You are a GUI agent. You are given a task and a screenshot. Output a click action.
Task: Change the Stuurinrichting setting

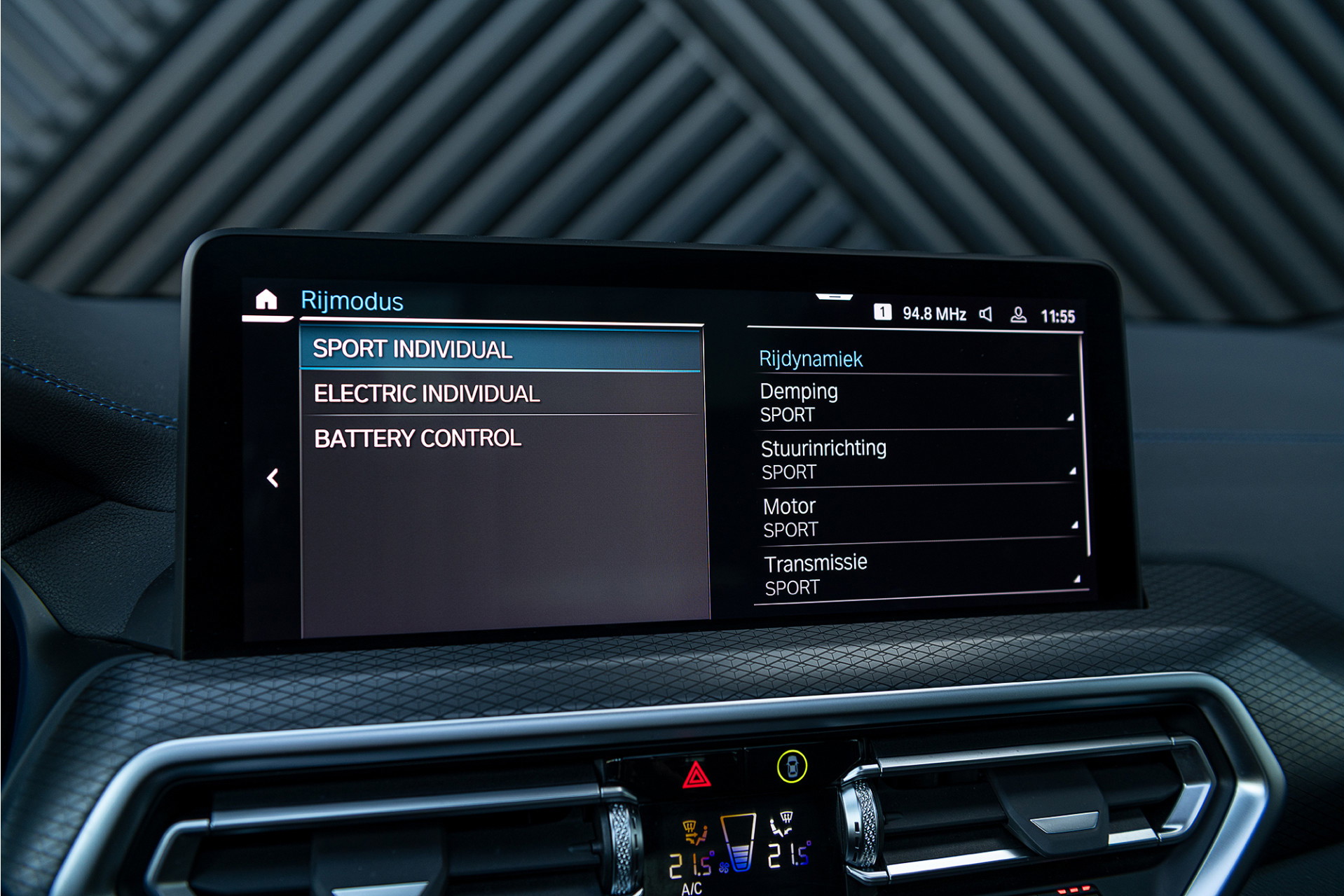(x=917, y=460)
